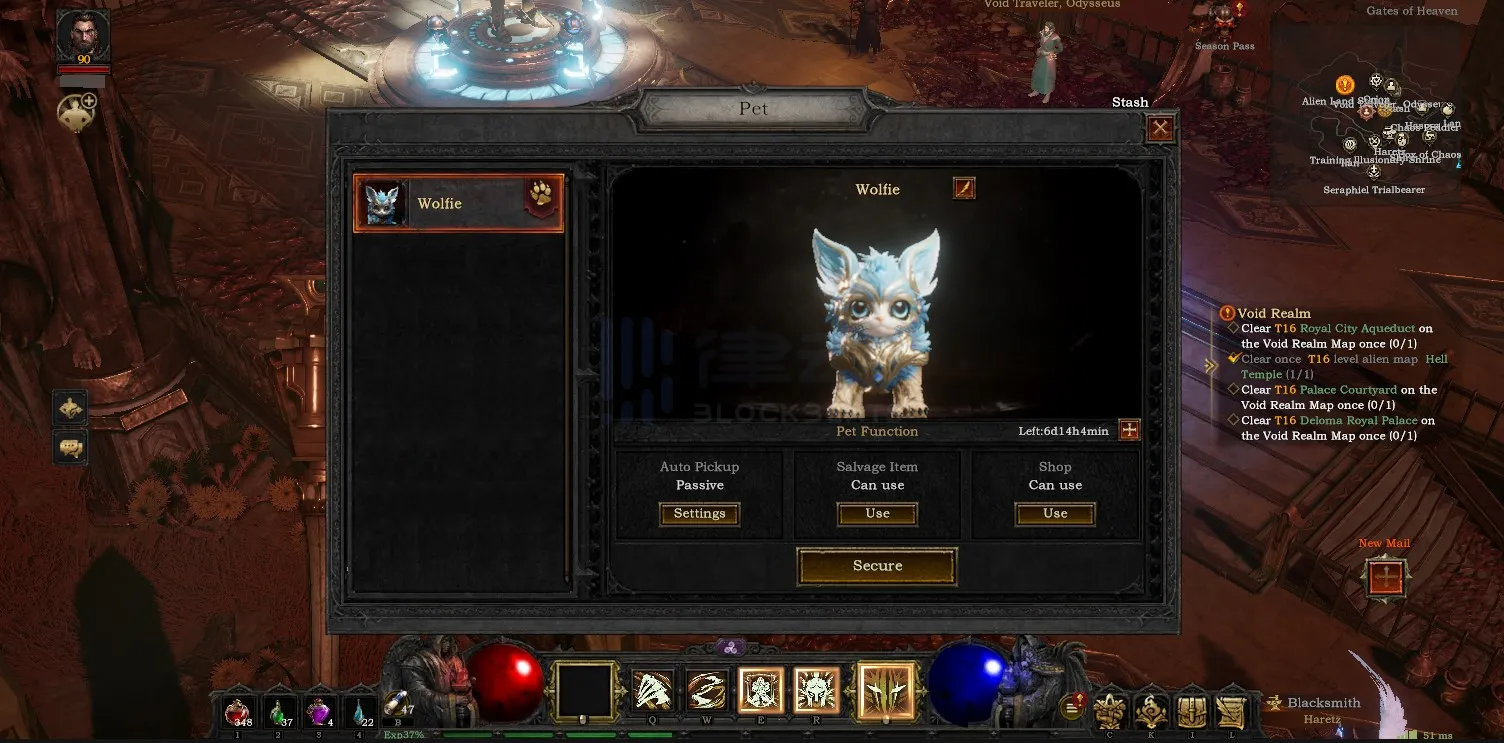Screen dimensions: 1504x743
Task: Open the Void Realm quest tracker entry
Action: 1273,313
